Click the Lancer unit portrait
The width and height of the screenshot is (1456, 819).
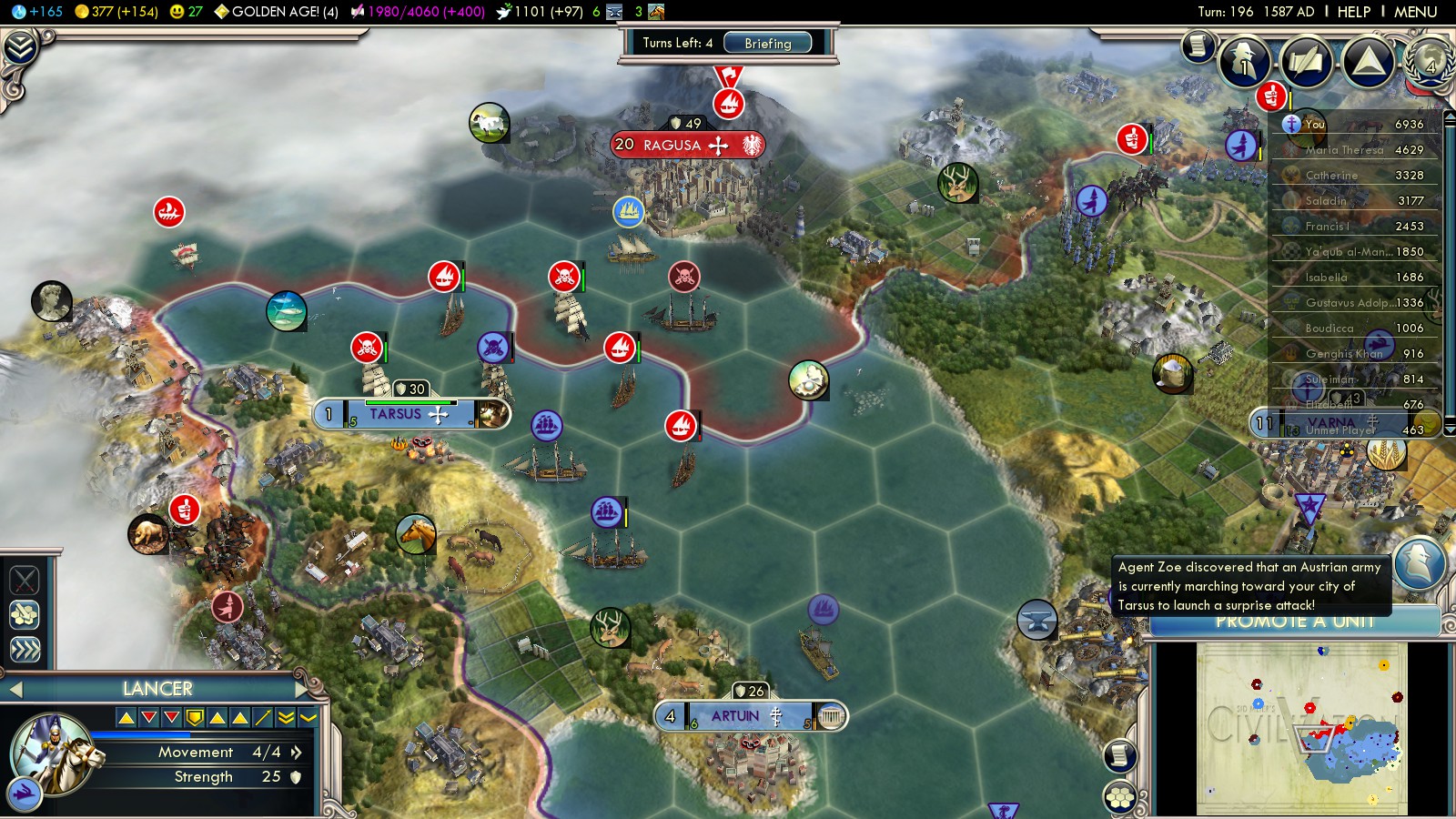(53, 753)
